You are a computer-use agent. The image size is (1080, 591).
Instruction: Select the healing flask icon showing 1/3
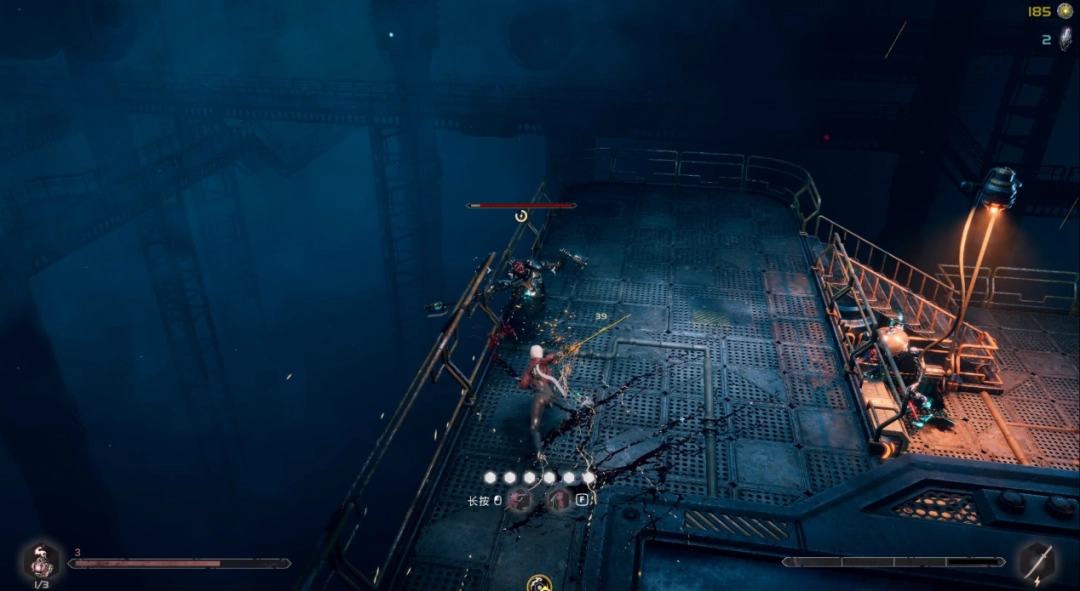click(x=41, y=562)
